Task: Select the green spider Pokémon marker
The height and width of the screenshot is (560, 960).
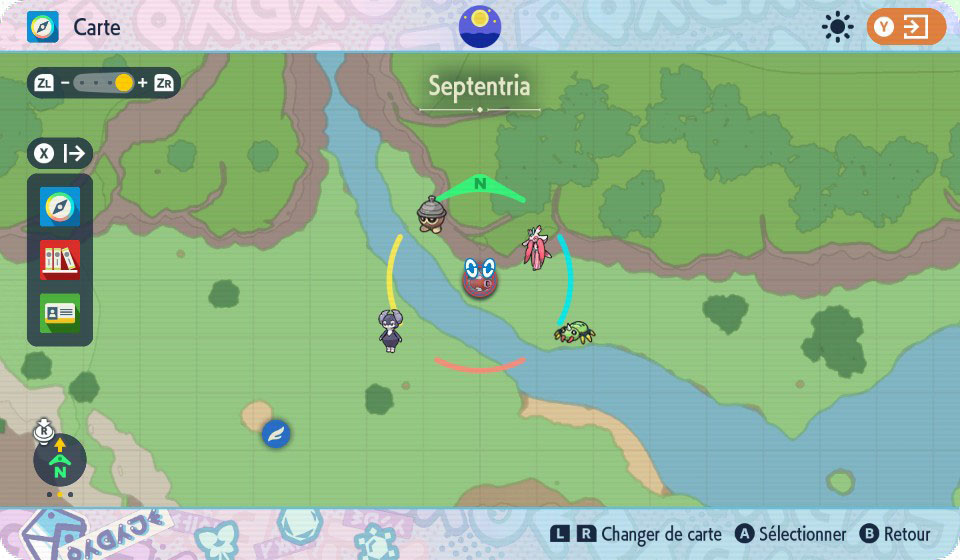Action: 574,332
